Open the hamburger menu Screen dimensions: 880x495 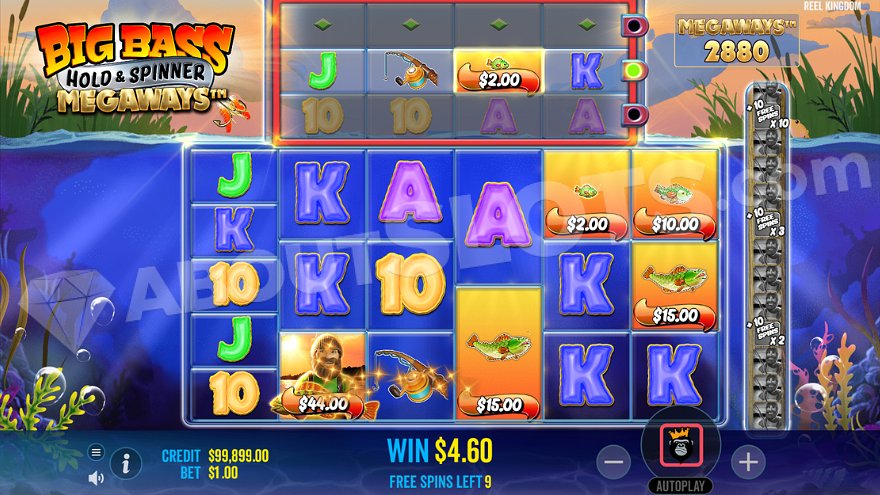pyautogui.click(x=96, y=451)
